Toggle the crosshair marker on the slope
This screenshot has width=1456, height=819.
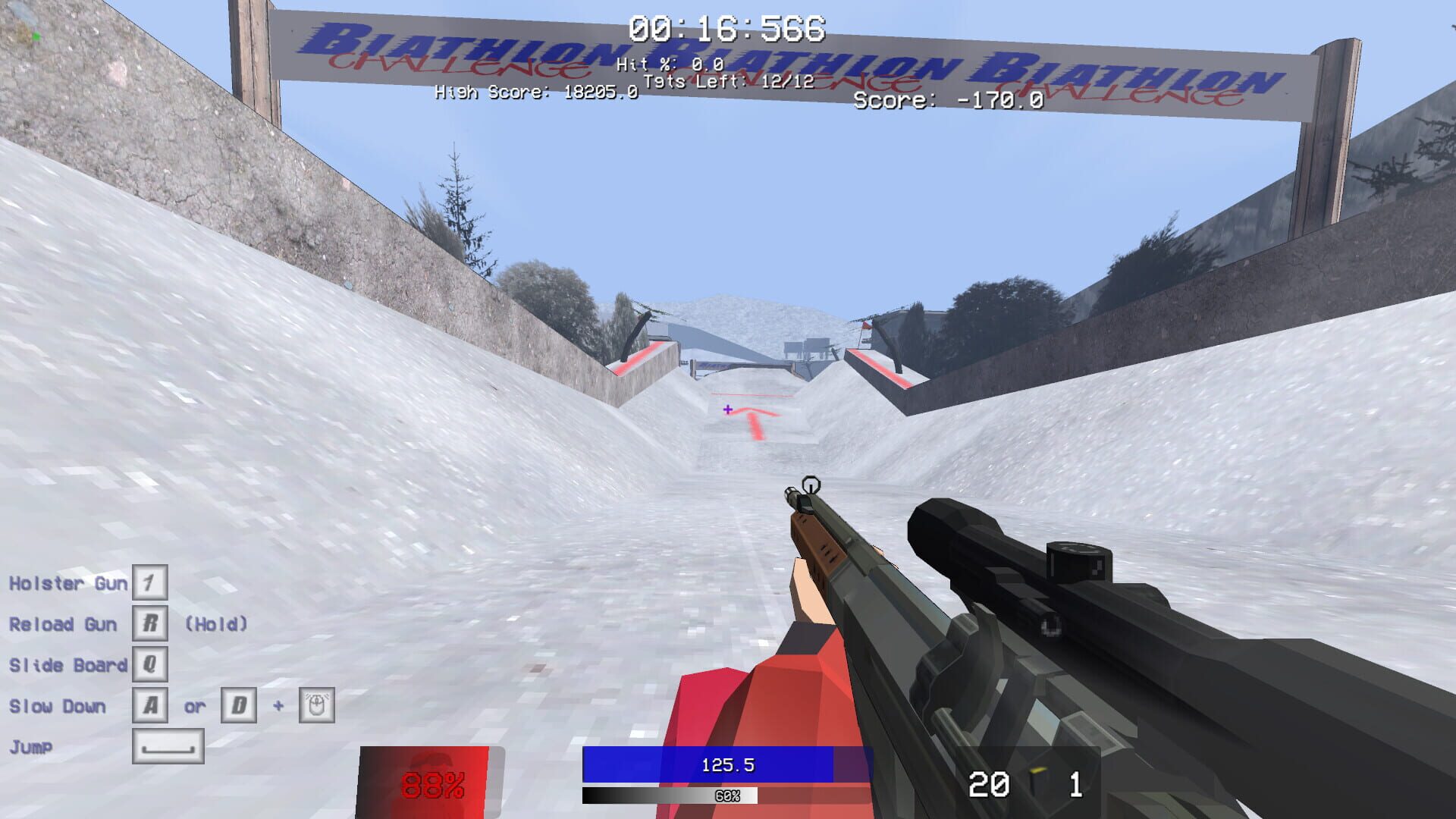726,410
